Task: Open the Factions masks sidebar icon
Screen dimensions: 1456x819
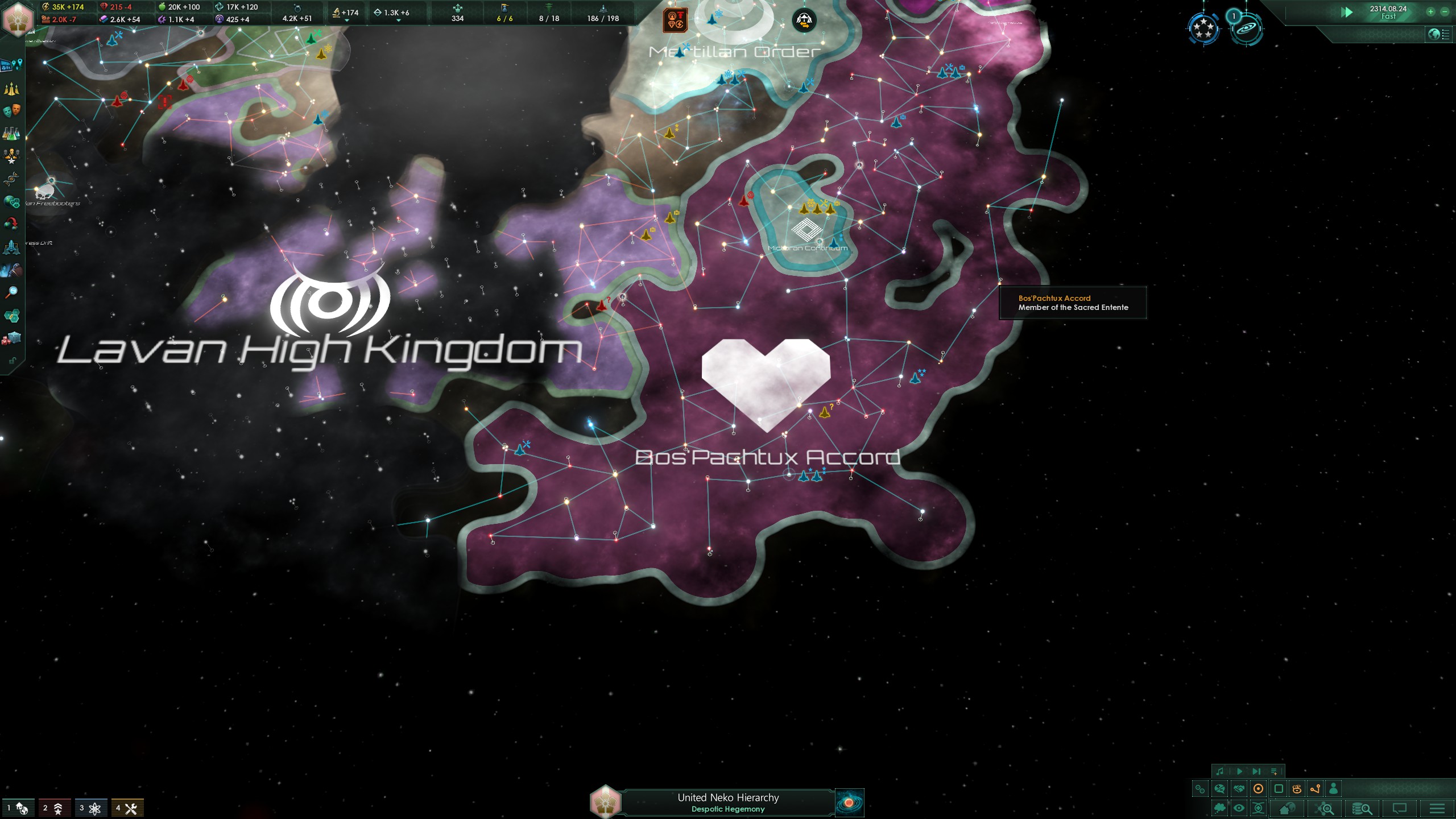Action: point(11,111)
